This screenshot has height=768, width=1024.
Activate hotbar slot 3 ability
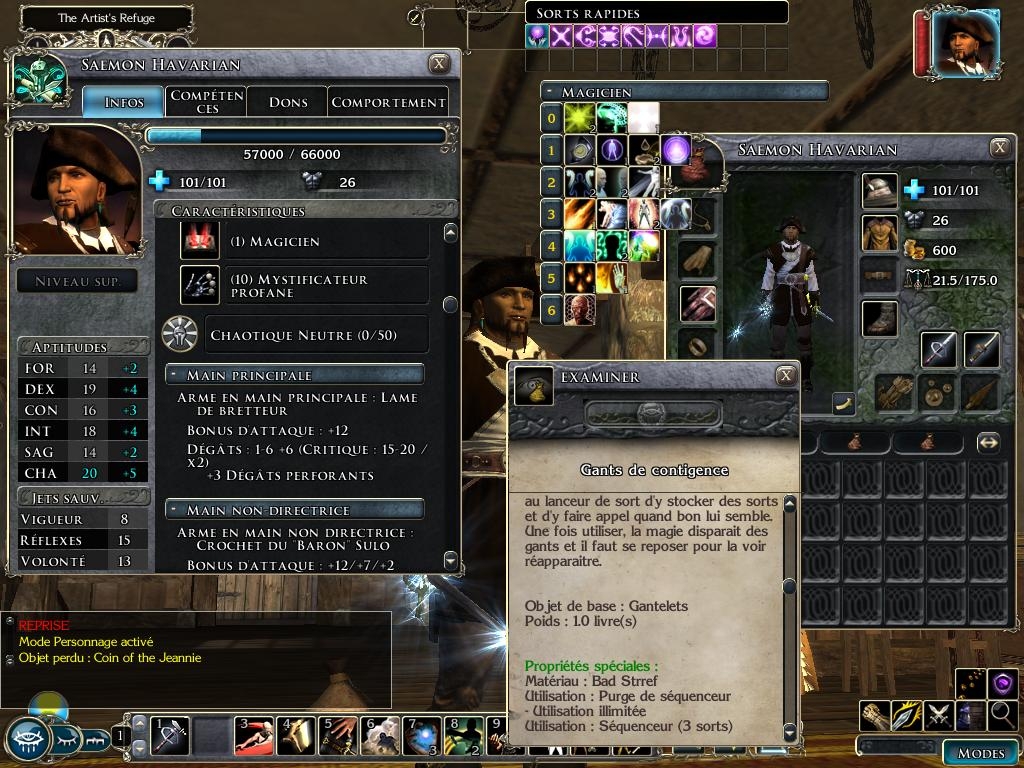pos(254,736)
